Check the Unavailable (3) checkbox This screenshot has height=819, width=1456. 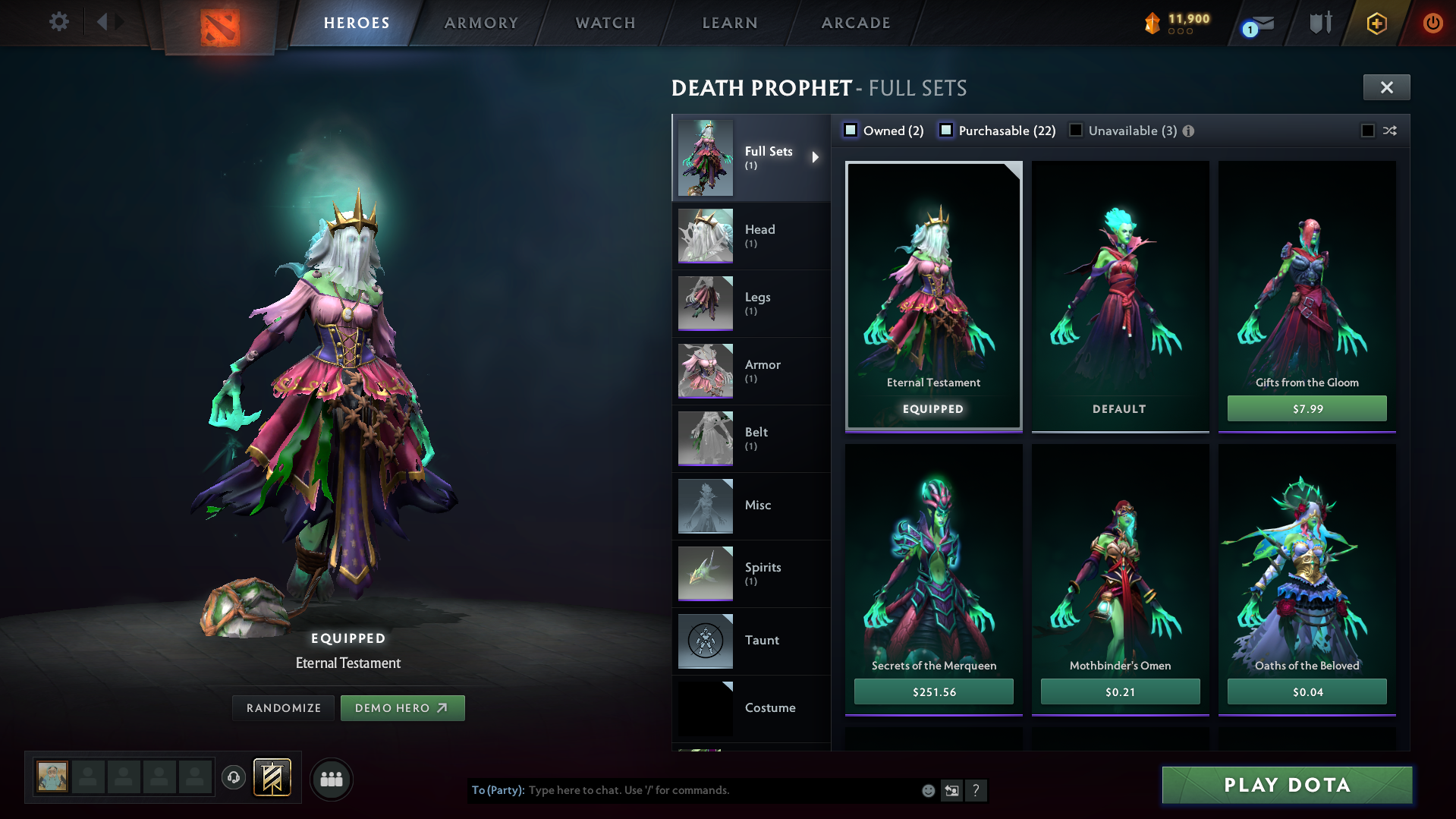click(x=1075, y=130)
